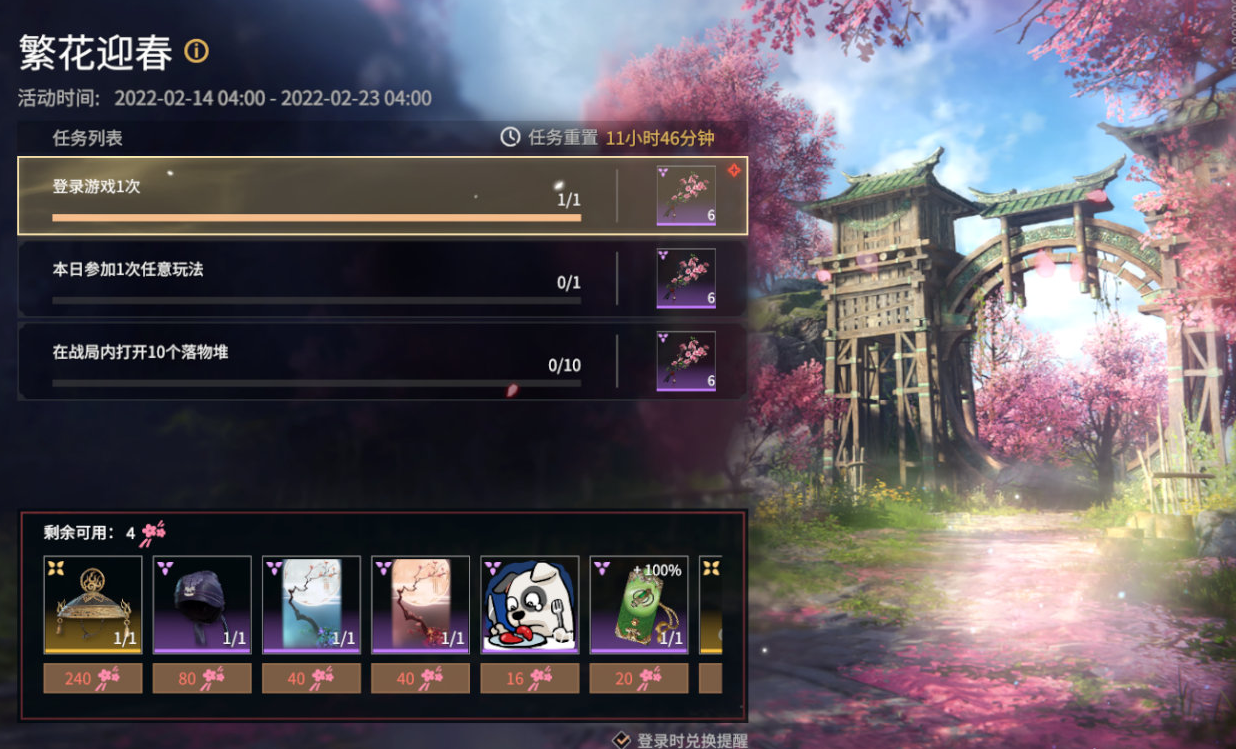Pick the pink plum blossom card reward
This screenshot has height=749, width=1236.
(420, 605)
